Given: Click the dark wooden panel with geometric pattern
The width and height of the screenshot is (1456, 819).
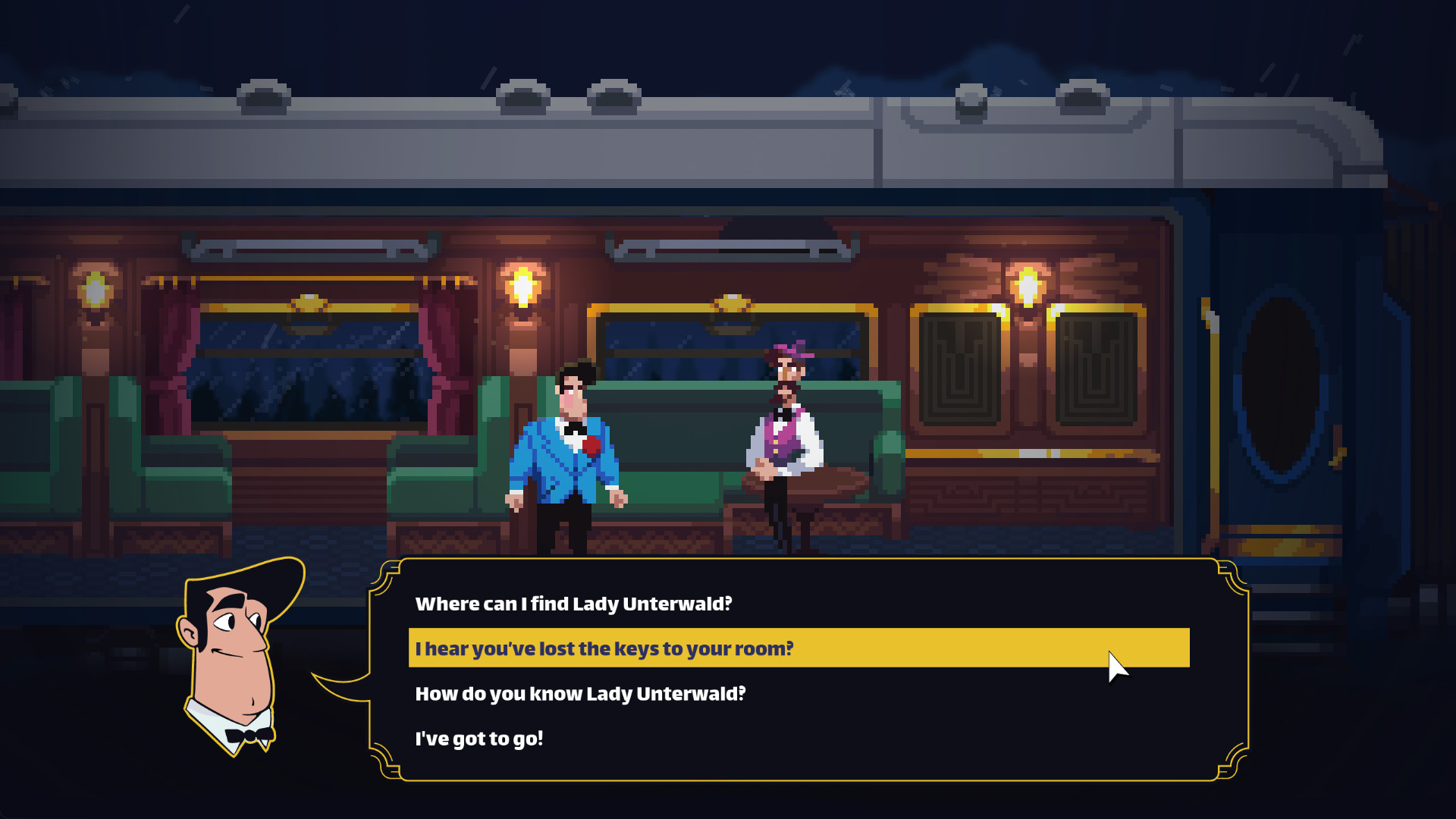Looking at the screenshot, I should click(959, 372).
